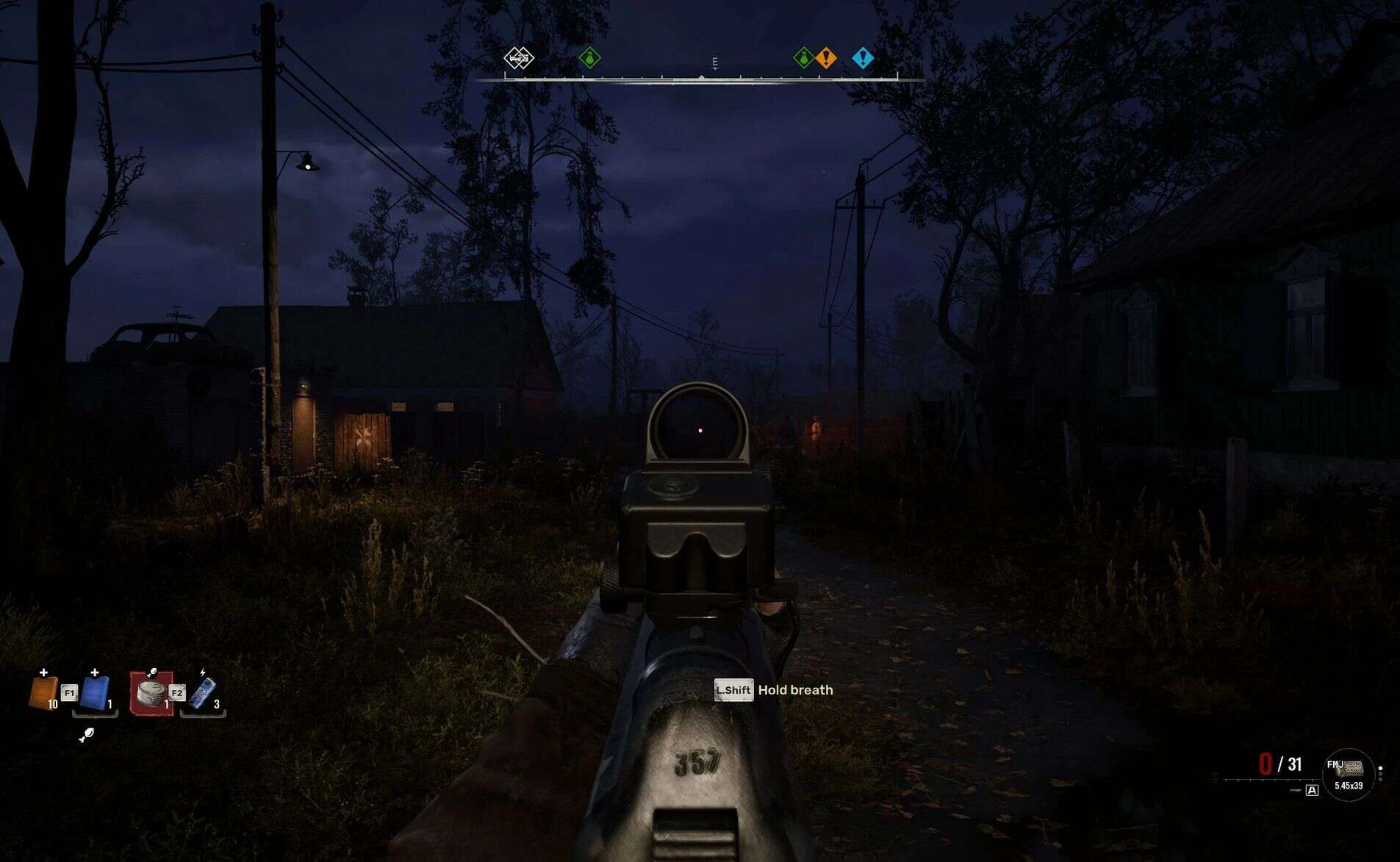Select the E heading on the compass
1400x862 pixels.
pos(715,62)
